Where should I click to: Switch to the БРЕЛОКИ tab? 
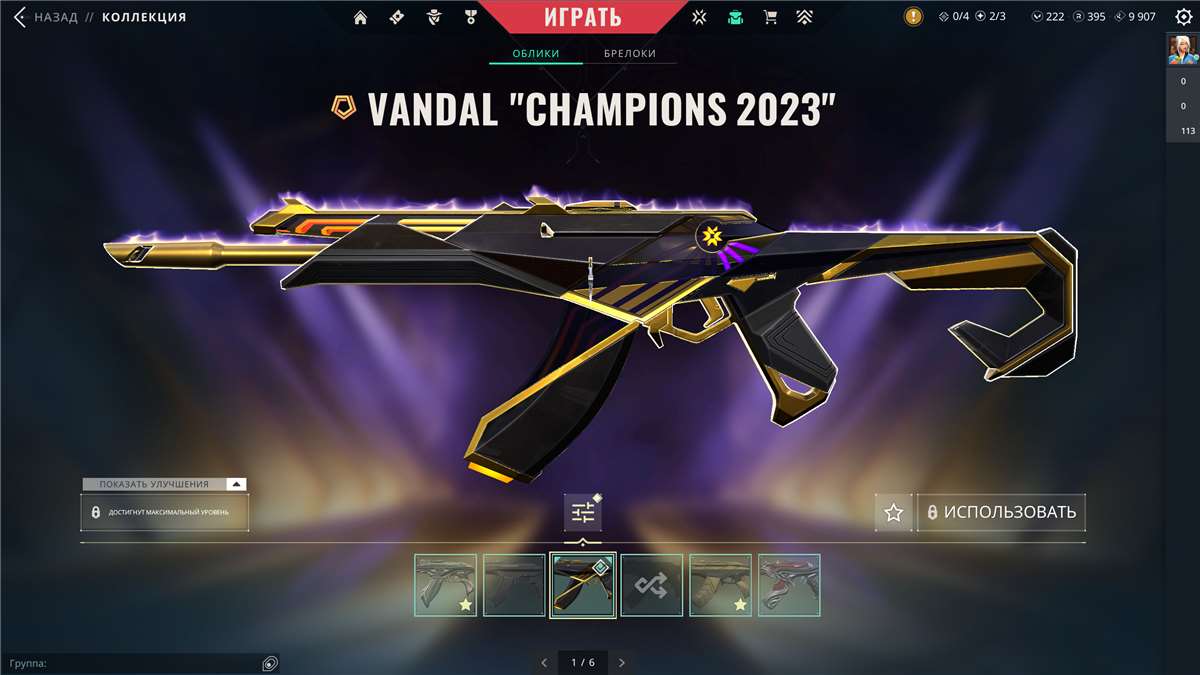pyautogui.click(x=630, y=53)
